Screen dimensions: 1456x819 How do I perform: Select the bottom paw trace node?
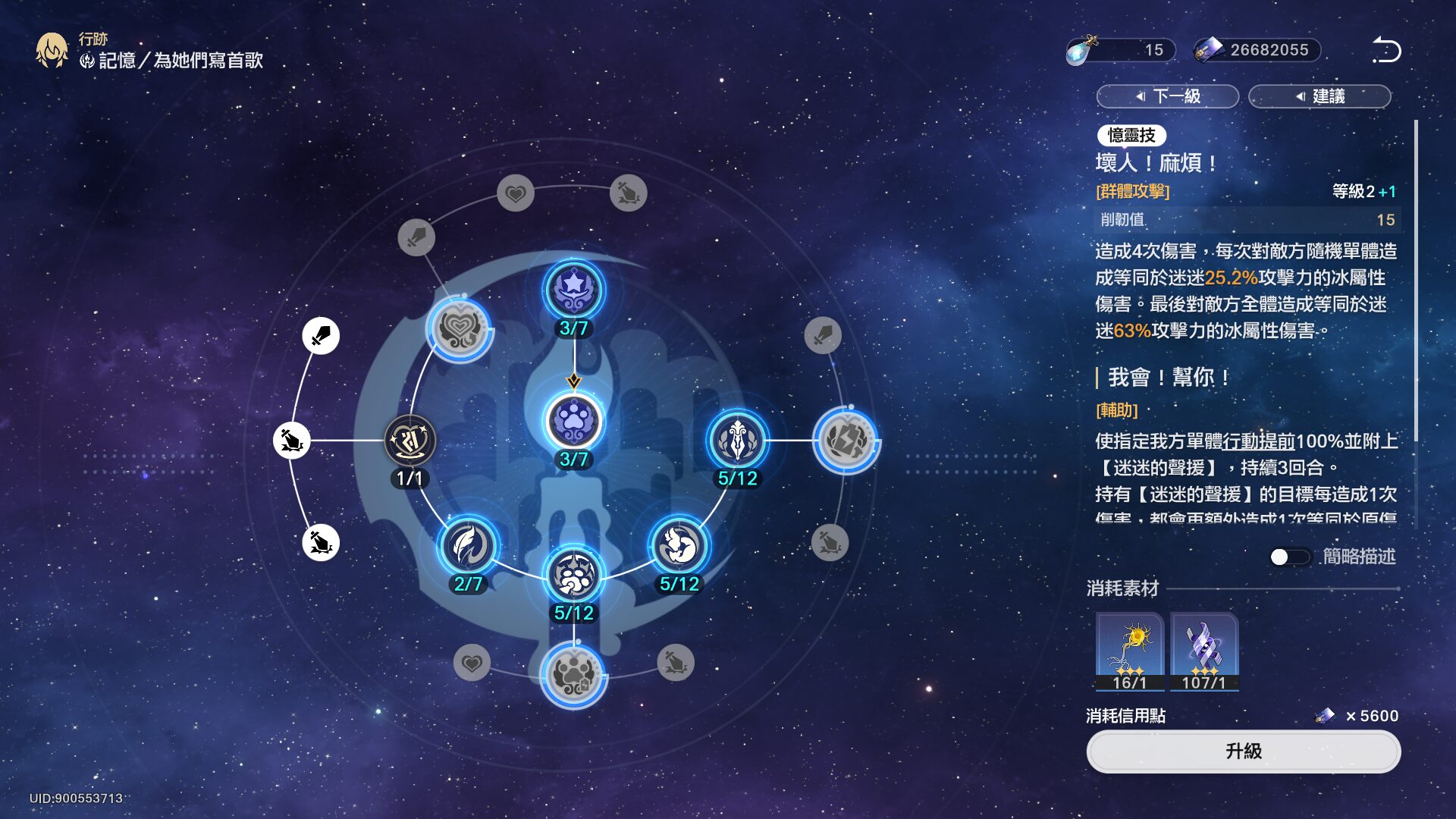point(574,674)
